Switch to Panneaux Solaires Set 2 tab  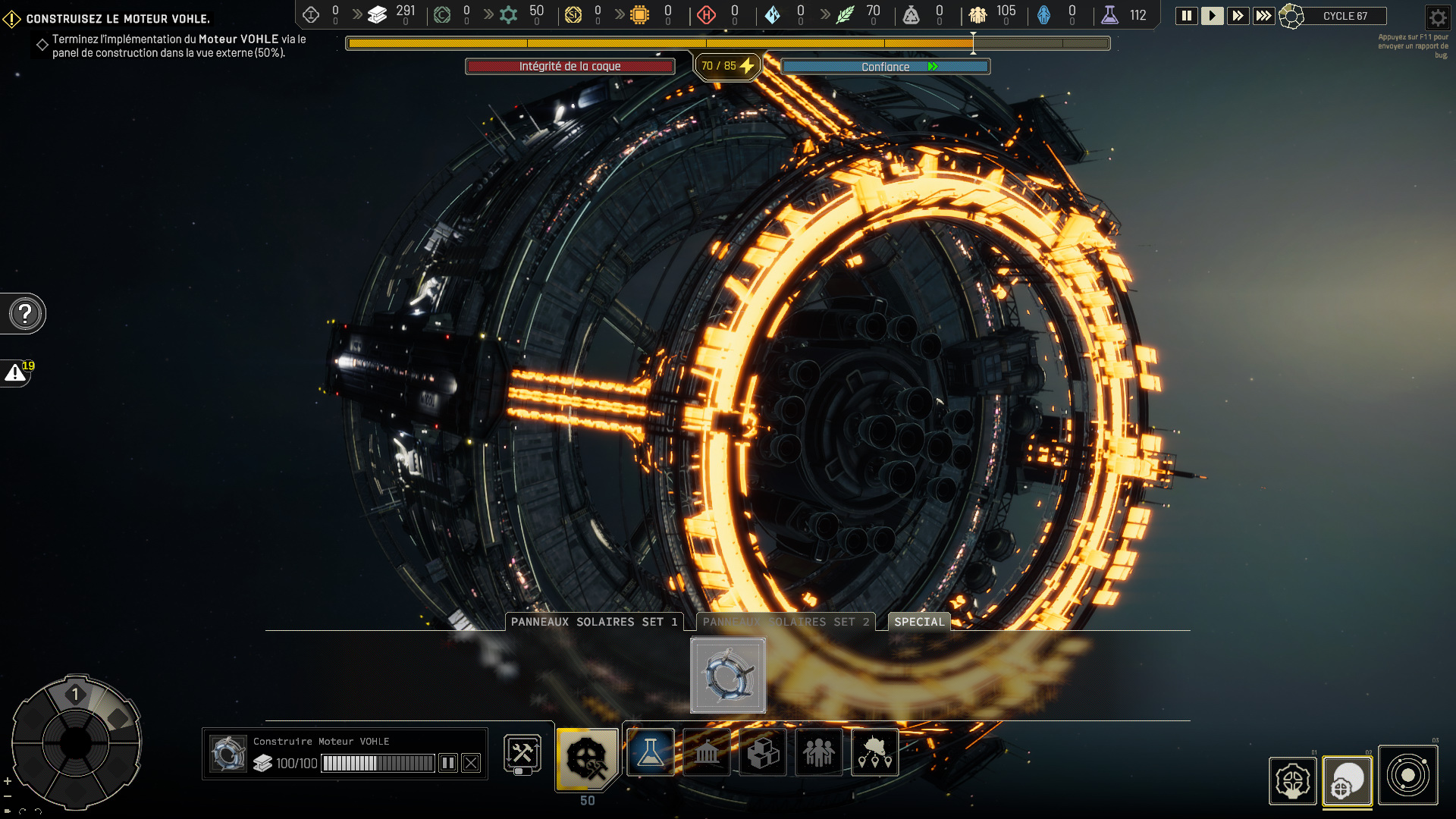pyautogui.click(x=786, y=622)
